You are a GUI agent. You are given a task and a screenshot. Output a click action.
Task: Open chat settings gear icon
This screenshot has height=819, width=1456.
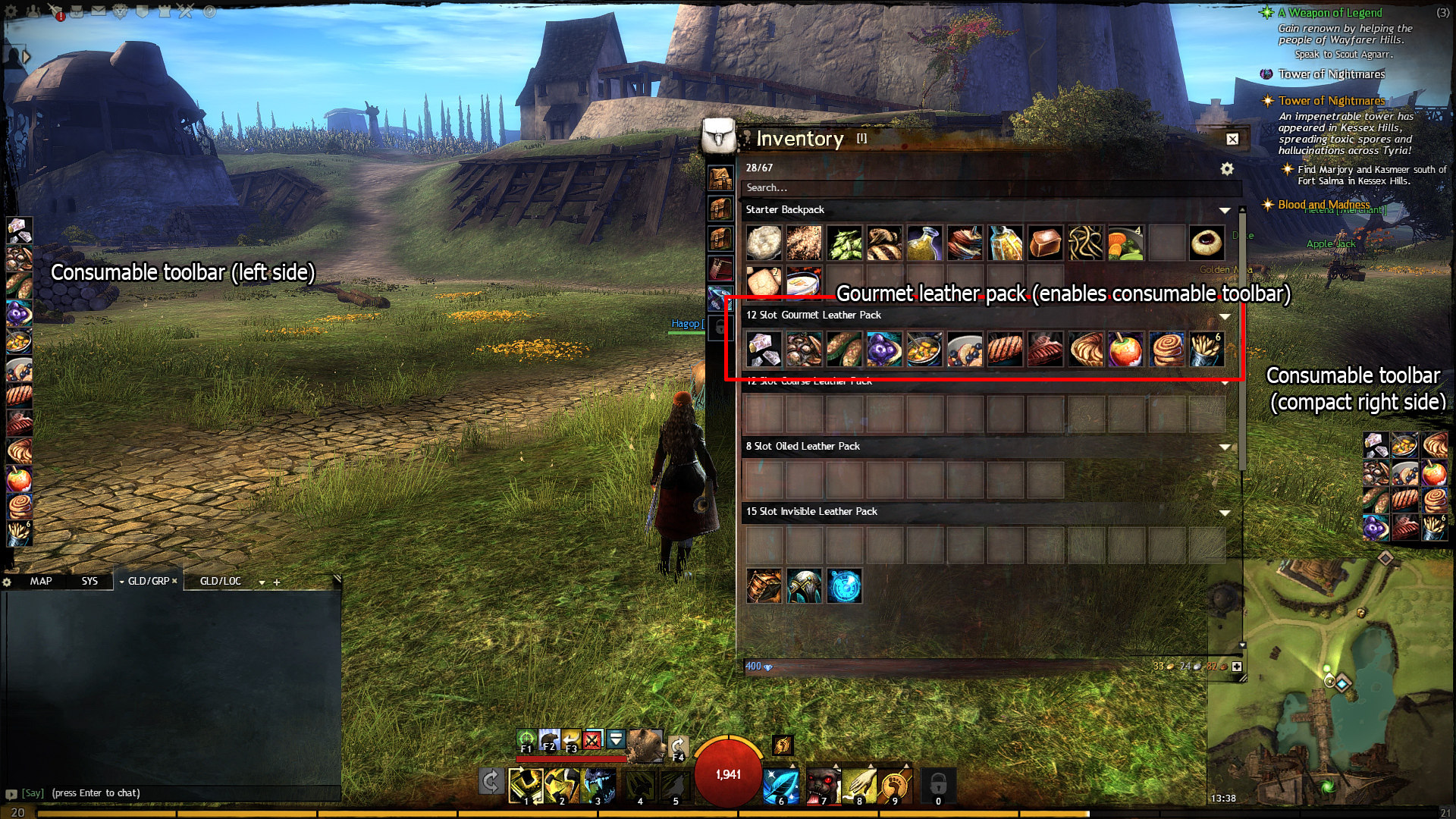pos(7,582)
